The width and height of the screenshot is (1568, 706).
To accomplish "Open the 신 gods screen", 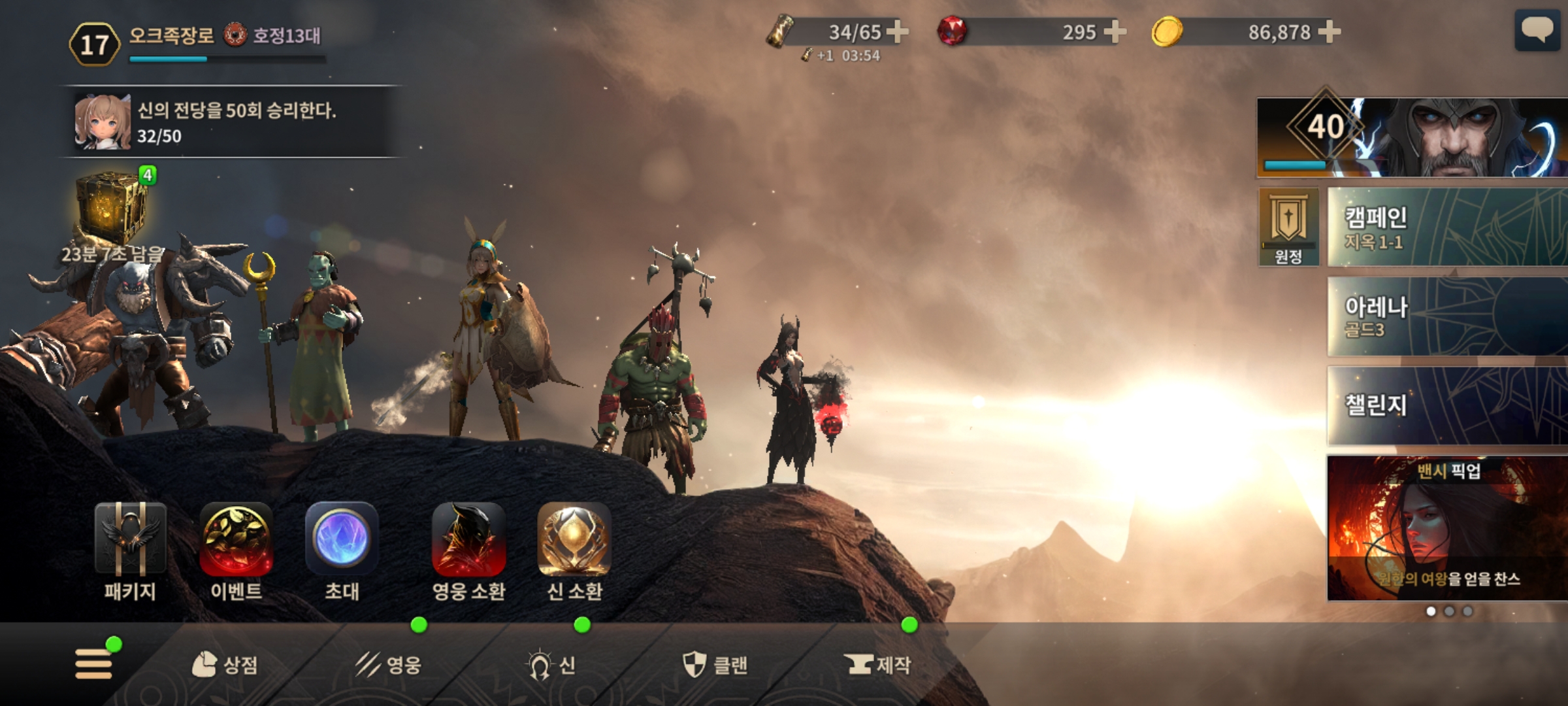I will pyautogui.click(x=552, y=665).
